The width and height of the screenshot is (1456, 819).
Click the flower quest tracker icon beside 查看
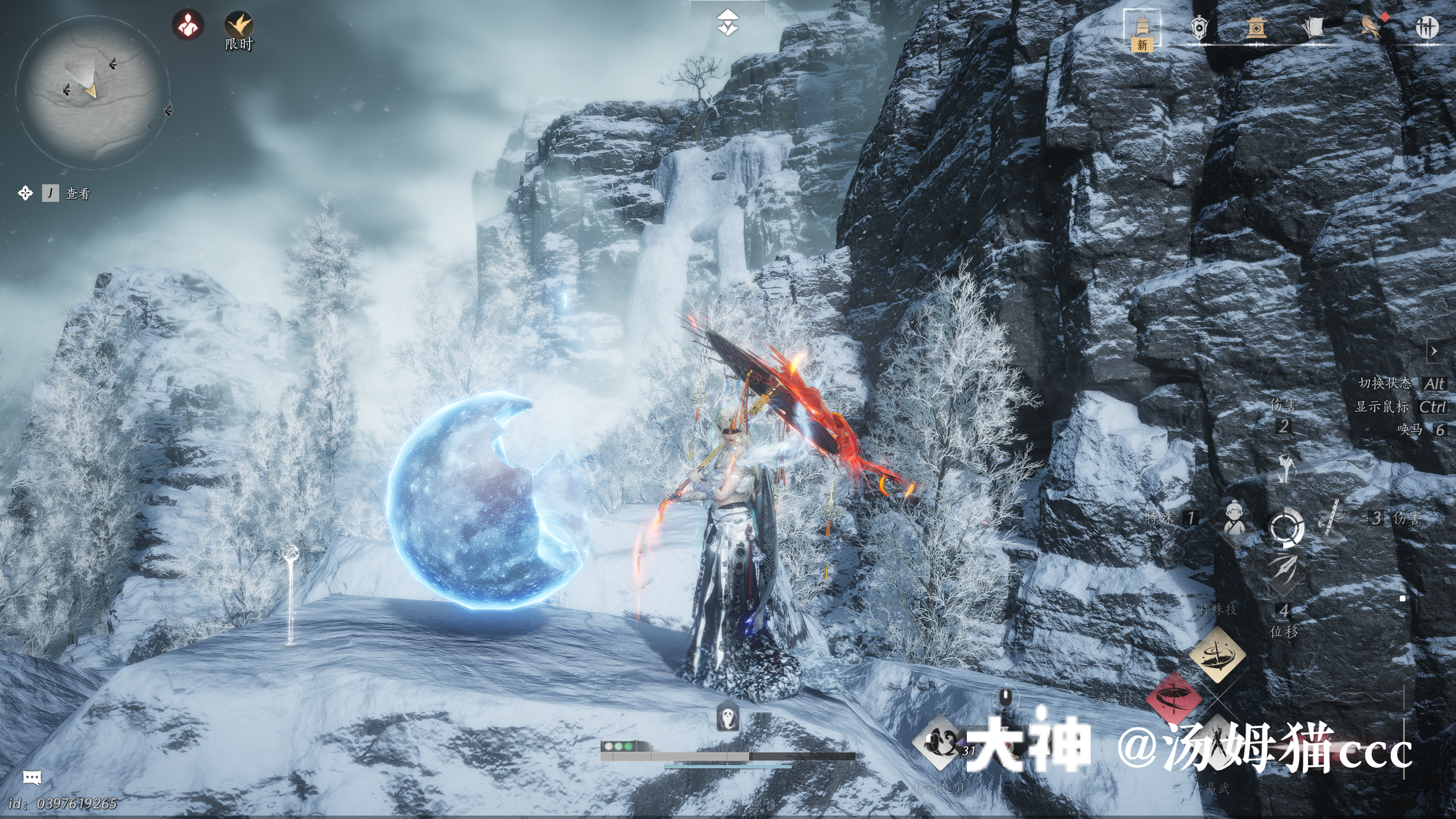[25, 193]
